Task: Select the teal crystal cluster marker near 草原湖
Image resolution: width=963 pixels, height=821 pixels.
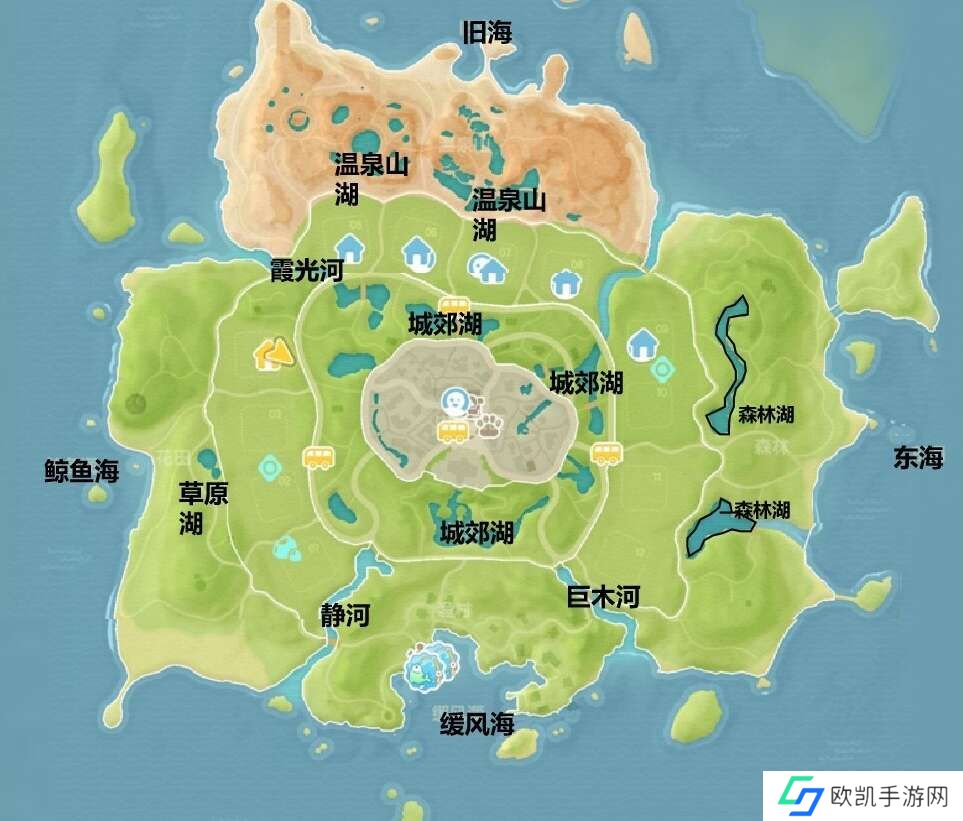Action: point(286,546)
